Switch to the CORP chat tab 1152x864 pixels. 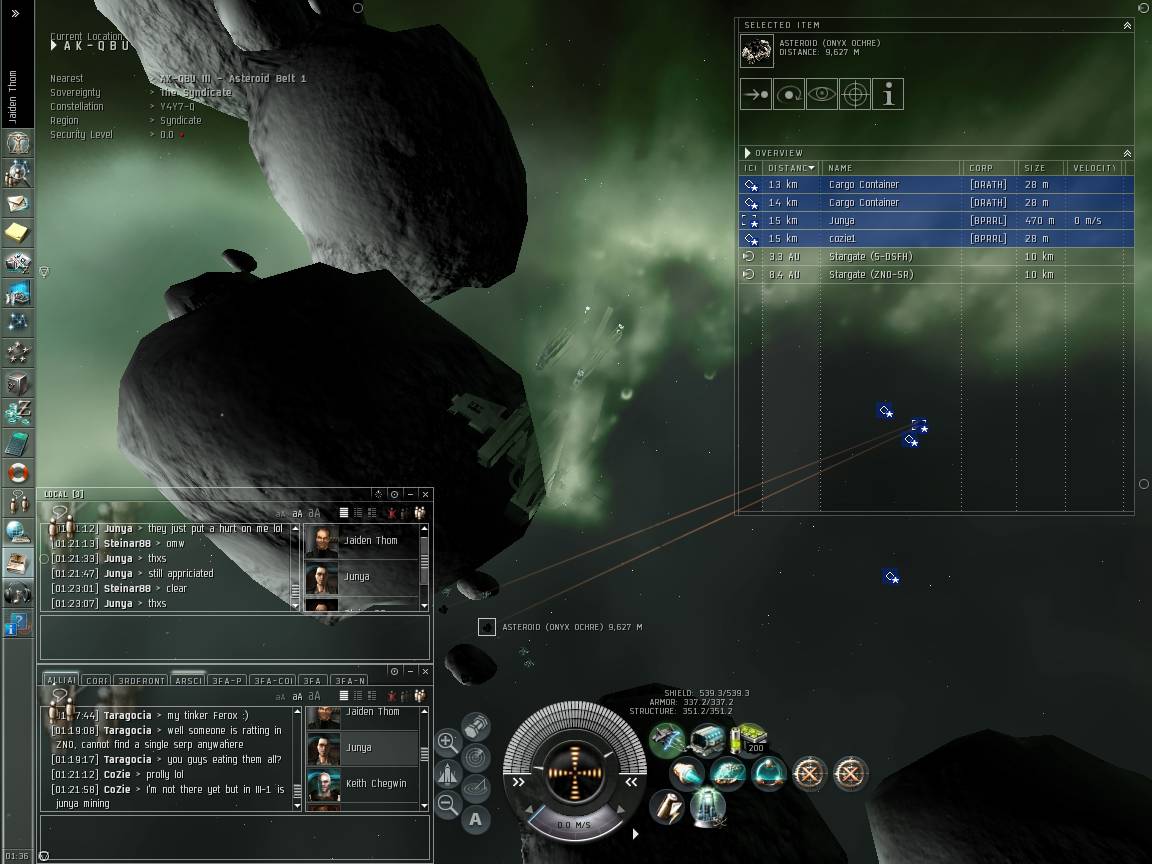[x=97, y=681]
